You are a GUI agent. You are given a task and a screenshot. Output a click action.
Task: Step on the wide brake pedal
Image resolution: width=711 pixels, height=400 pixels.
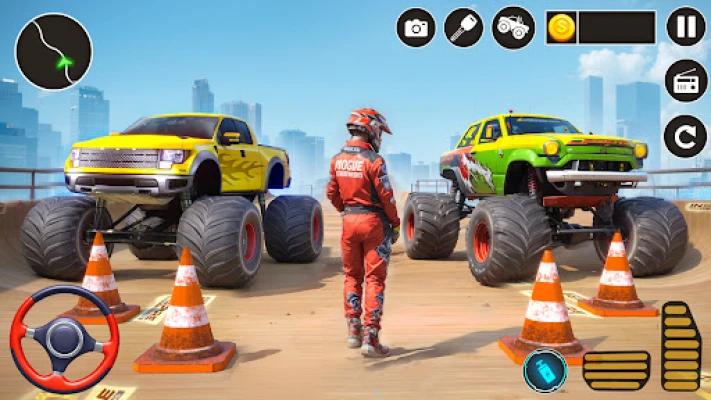point(616,370)
